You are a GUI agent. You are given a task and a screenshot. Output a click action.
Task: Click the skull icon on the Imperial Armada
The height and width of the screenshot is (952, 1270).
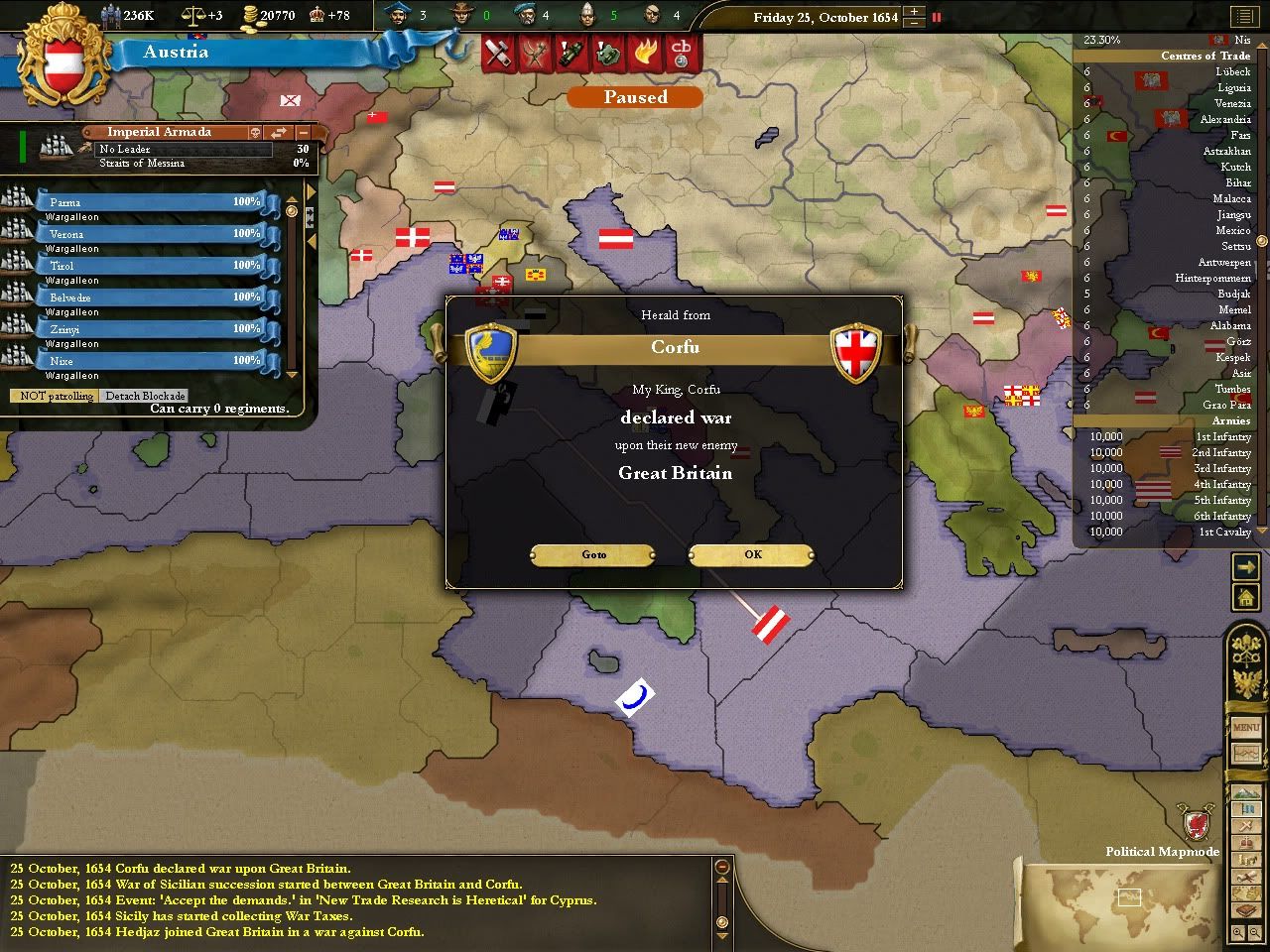255,132
